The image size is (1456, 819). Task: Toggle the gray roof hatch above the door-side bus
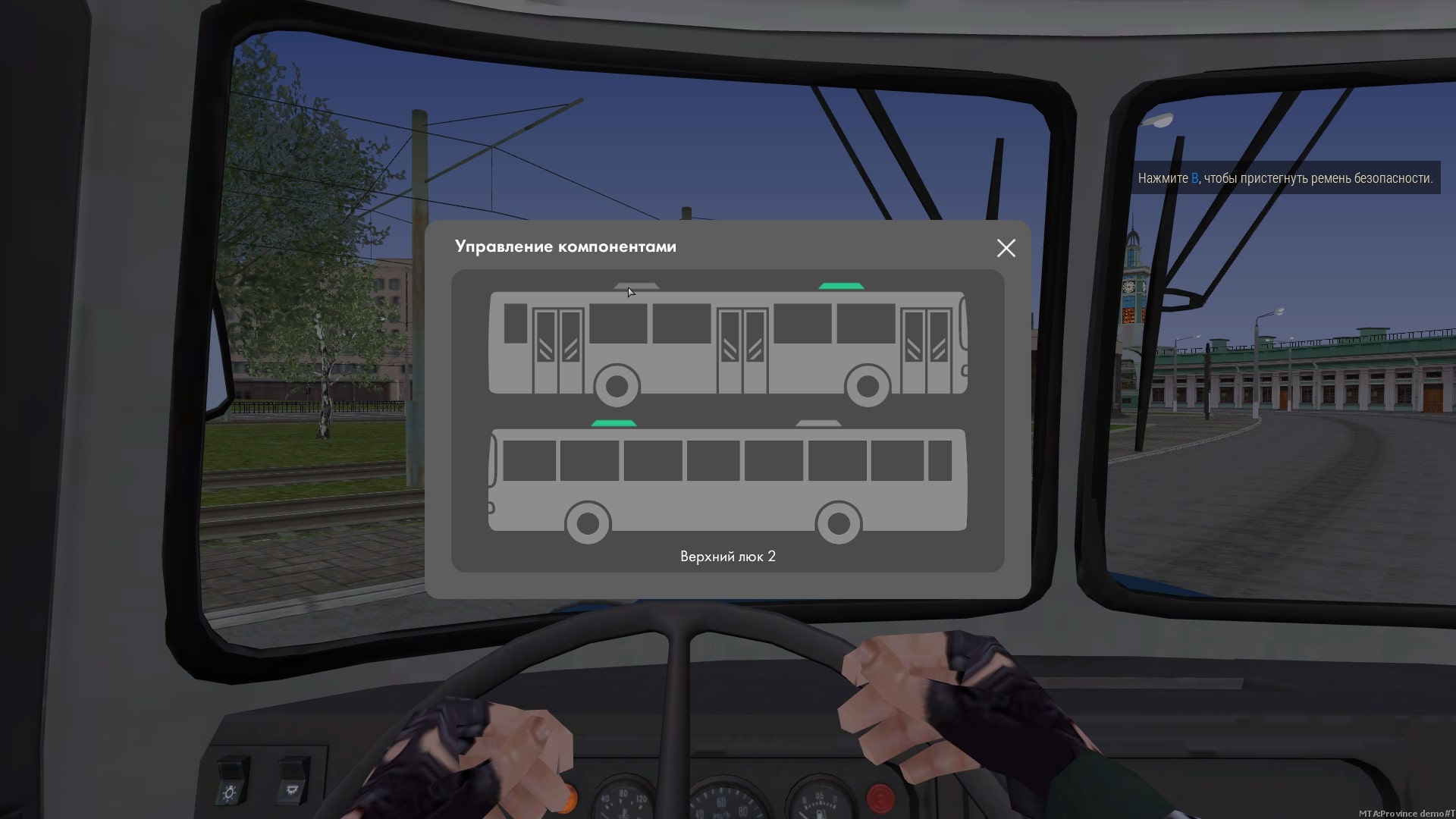pyautogui.click(x=636, y=287)
